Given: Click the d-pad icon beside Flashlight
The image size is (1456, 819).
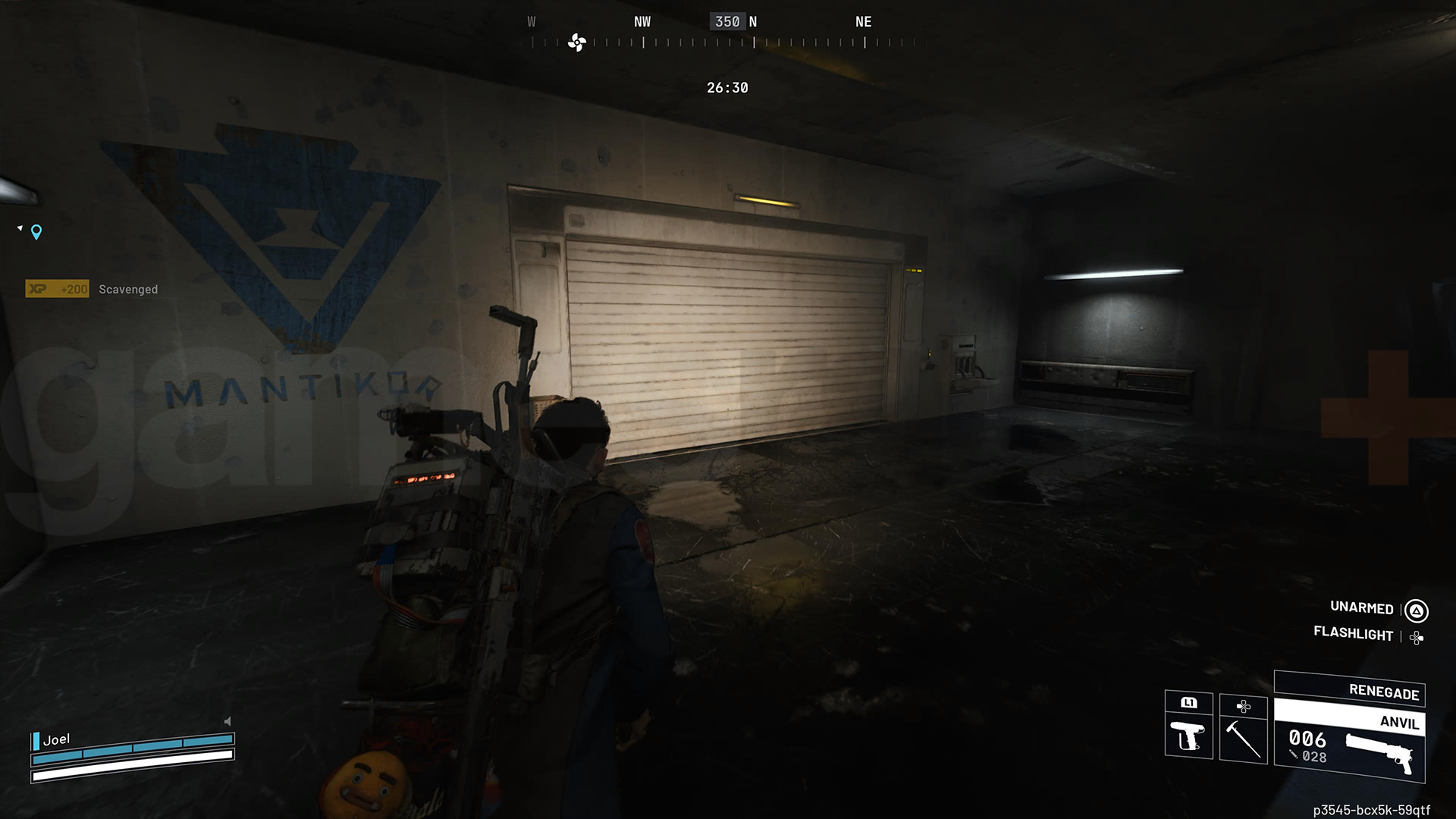Looking at the screenshot, I should pos(1417,635).
